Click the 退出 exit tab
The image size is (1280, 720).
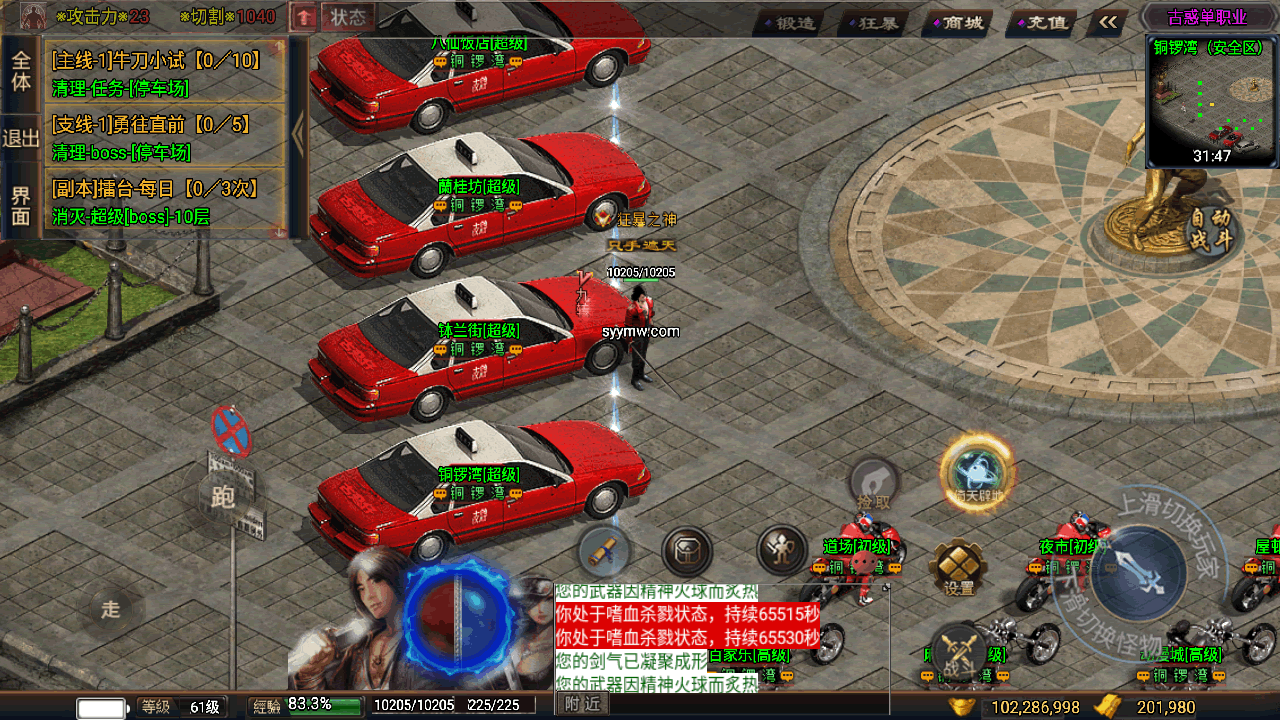pyautogui.click(x=21, y=138)
